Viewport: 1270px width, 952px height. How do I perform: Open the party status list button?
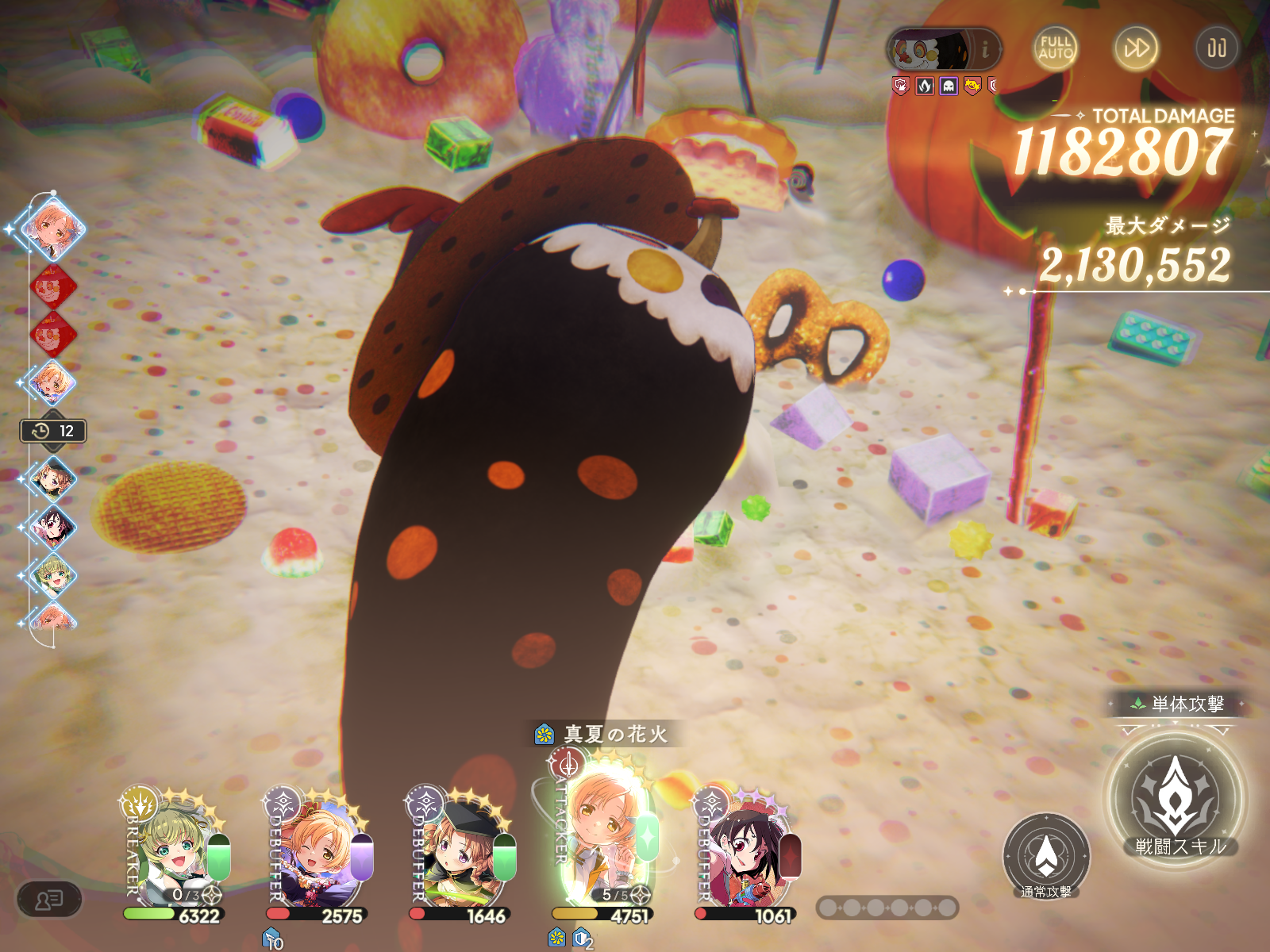pyautogui.click(x=49, y=900)
